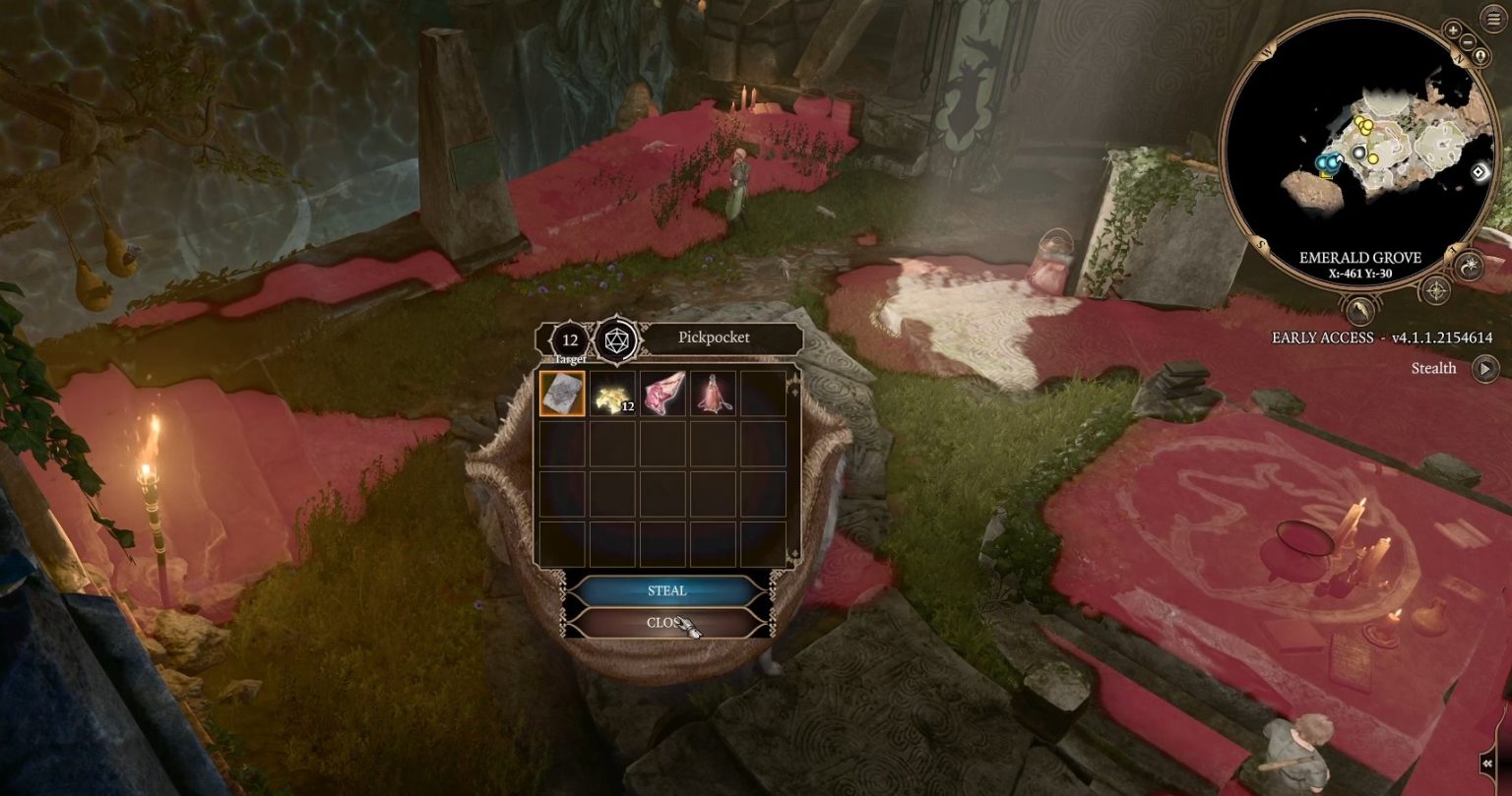The height and width of the screenshot is (796, 1512).
Task: Click the compass rose icon below the minimap
Action: (1436, 290)
